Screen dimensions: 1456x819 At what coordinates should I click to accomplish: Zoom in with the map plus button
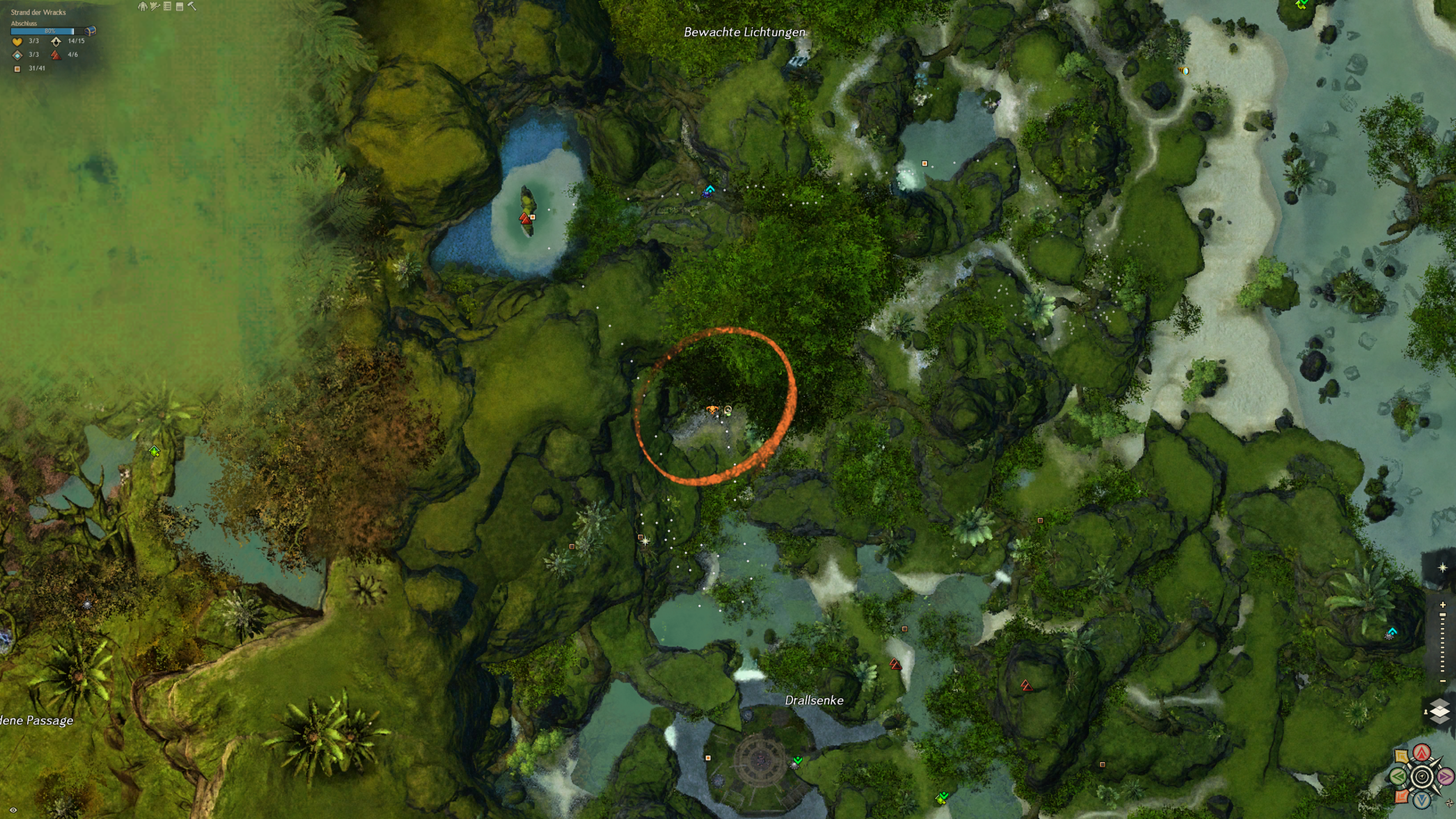click(x=1442, y=605)
